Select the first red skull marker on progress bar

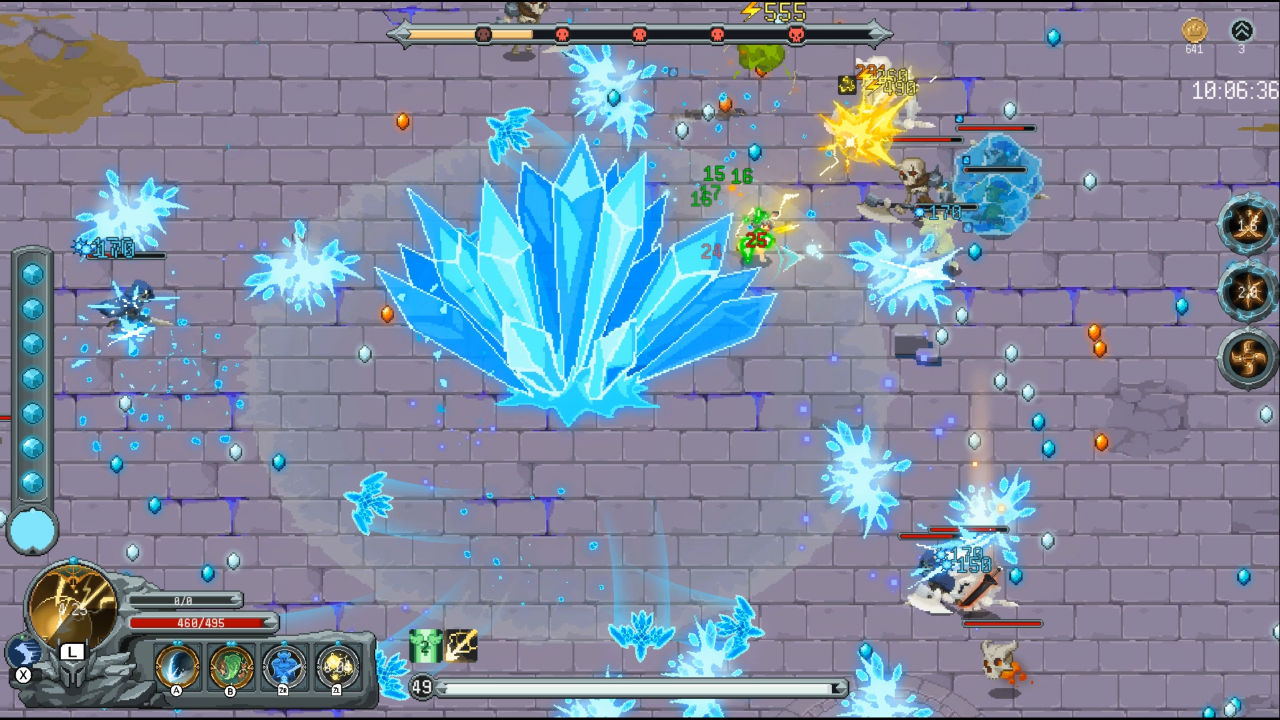pyautogui.click(x=483, y=33)
